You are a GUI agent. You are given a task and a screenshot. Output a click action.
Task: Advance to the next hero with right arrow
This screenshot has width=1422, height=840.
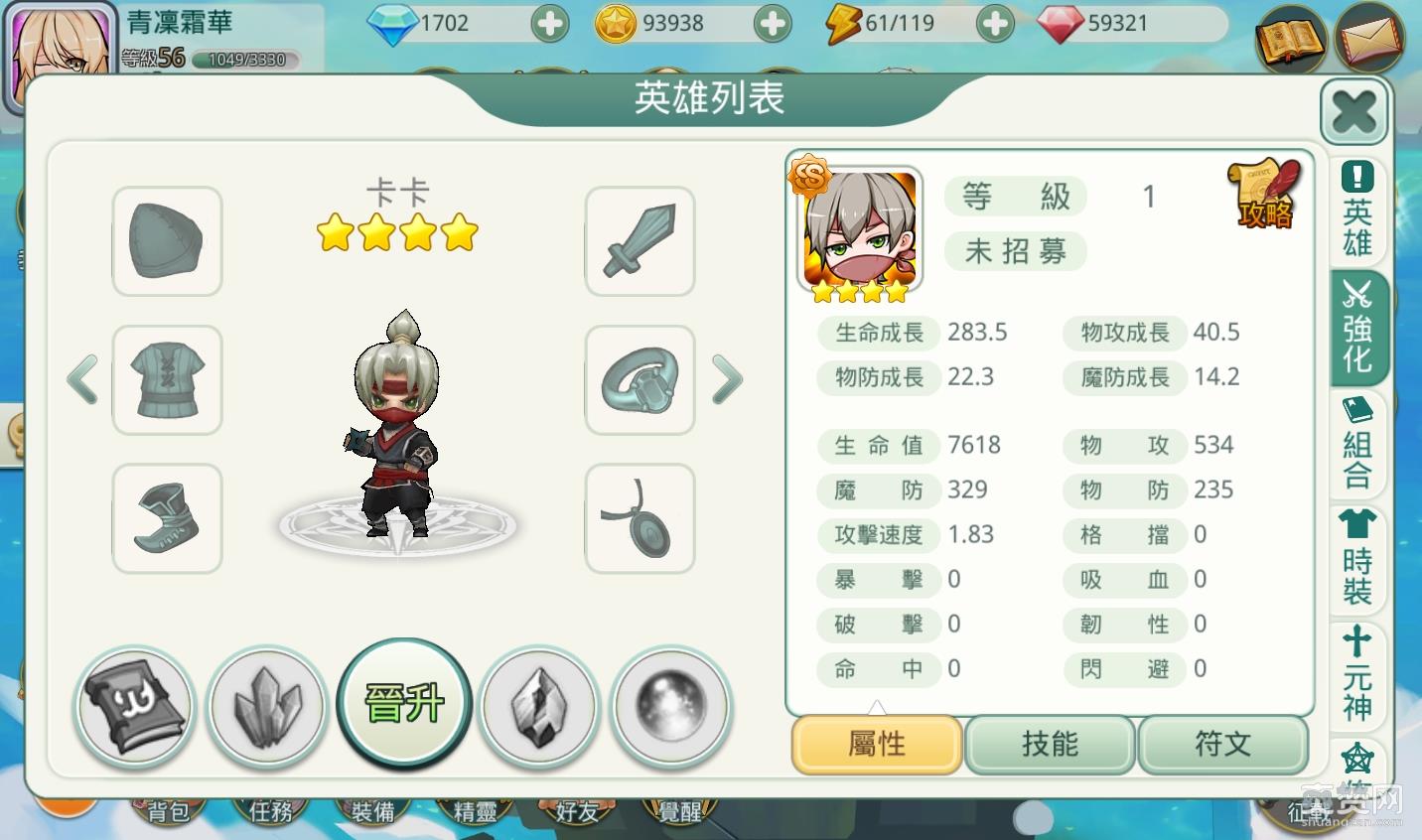[727, 380]
